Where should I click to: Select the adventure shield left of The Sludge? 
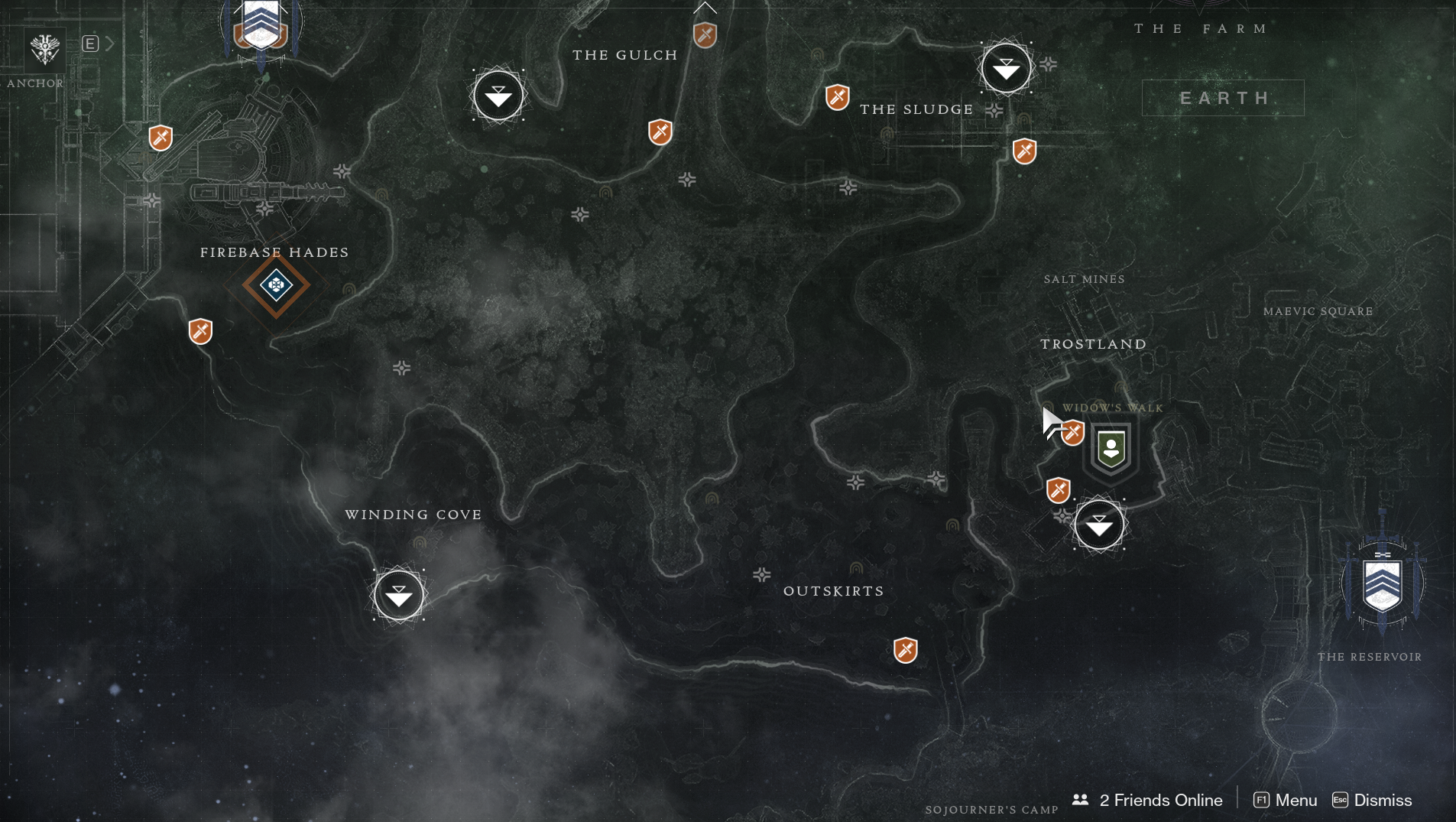click(838, 98)
